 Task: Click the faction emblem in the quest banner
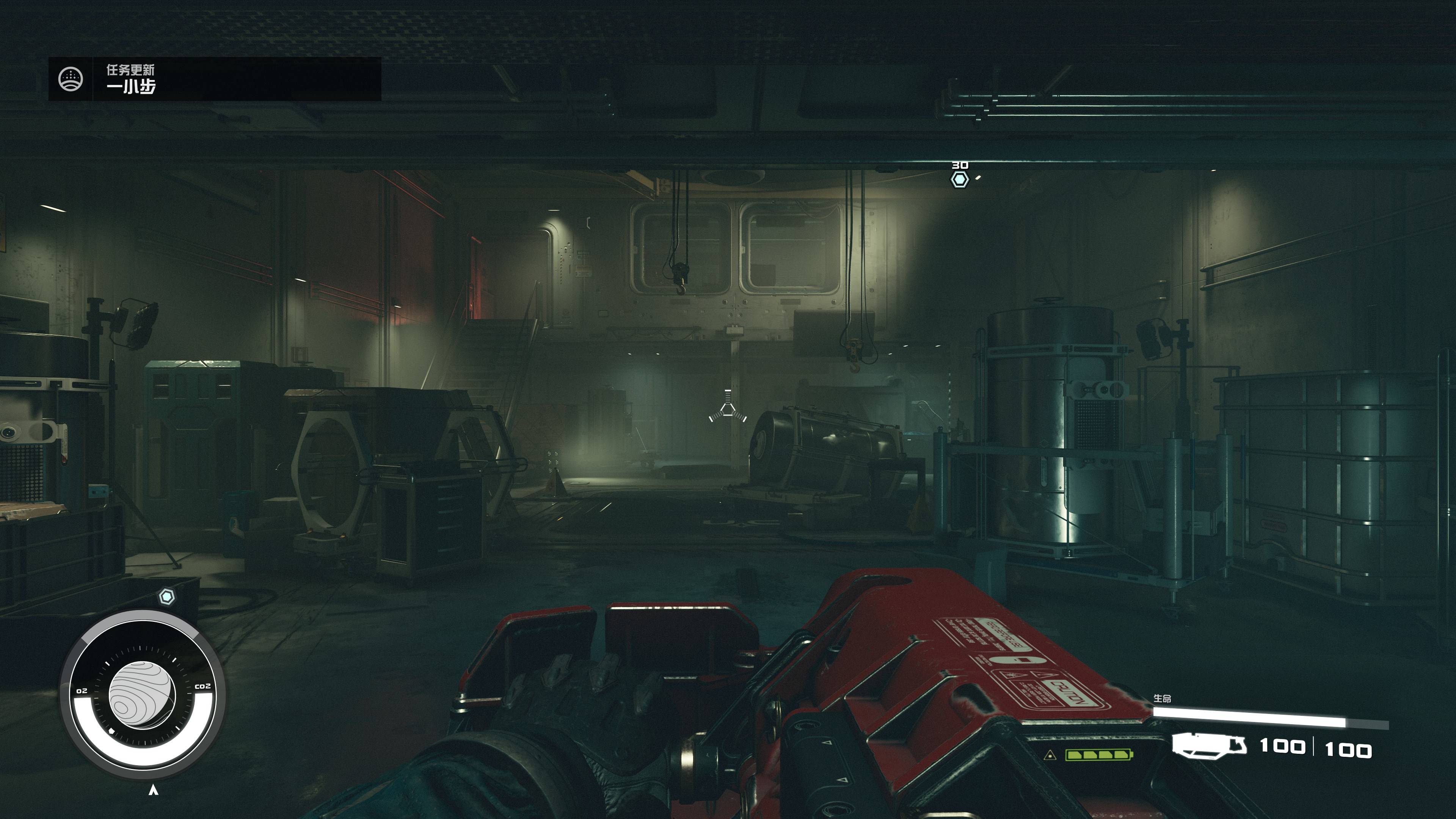71,79
